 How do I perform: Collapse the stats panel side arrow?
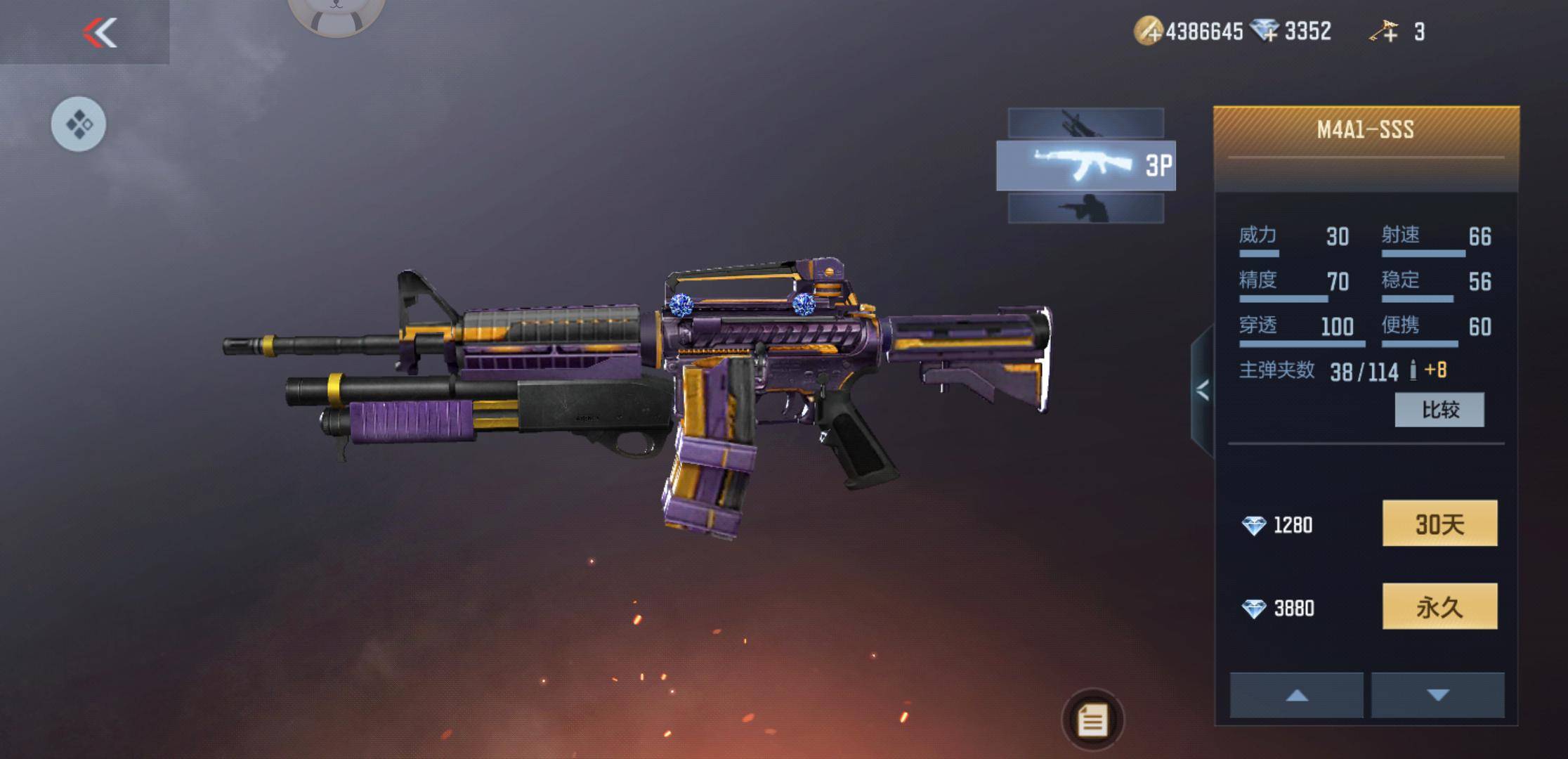(1202, 391)
